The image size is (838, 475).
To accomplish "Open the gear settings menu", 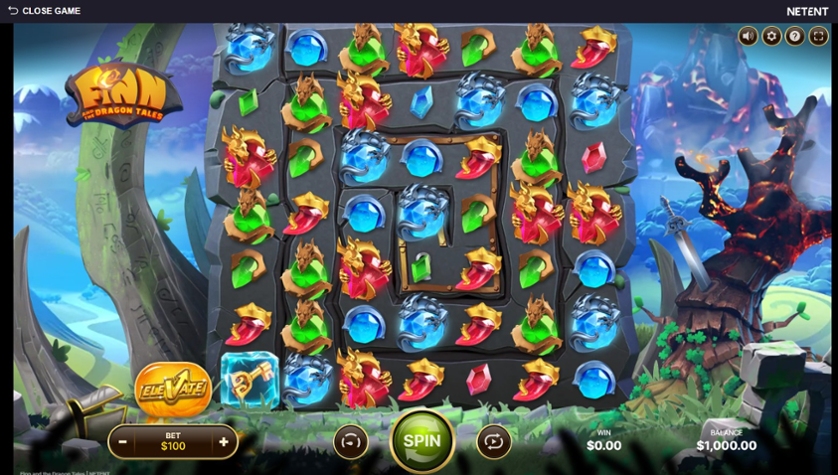I will pyautogui.click(x=771, y=36).
